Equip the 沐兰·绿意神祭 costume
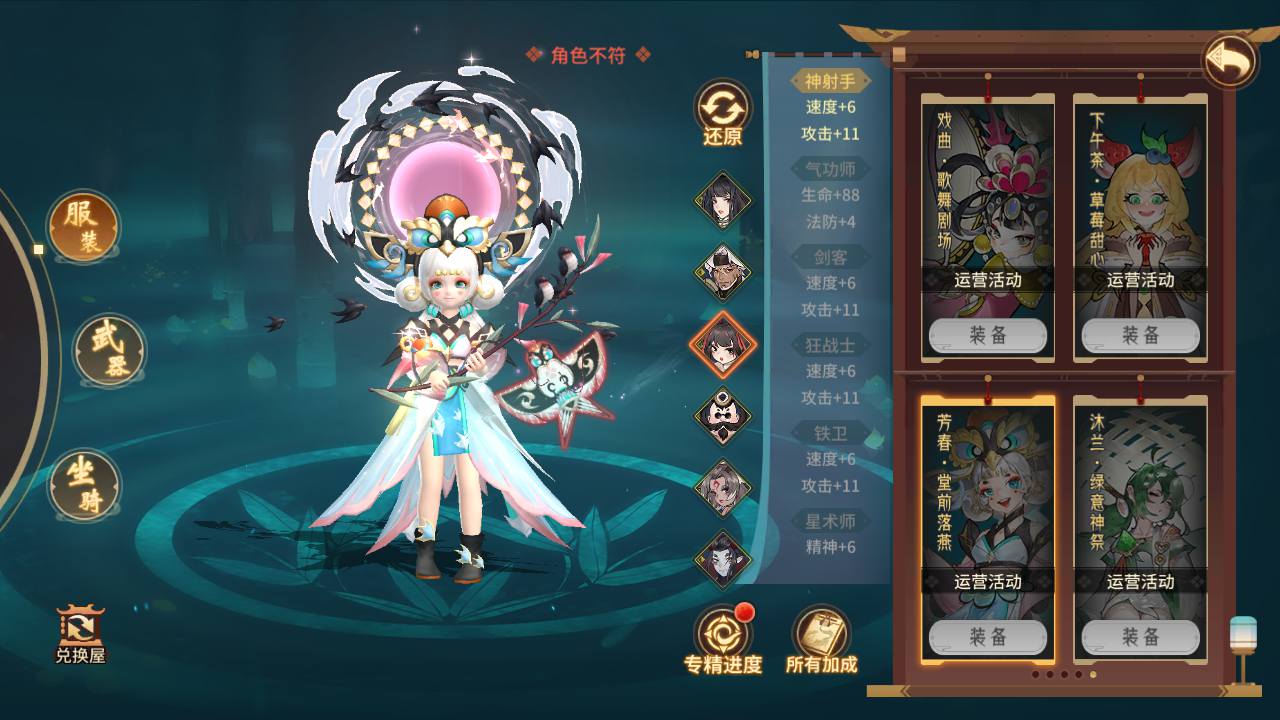This screenshot has height=720, width=1280. tap(1140, 637)
